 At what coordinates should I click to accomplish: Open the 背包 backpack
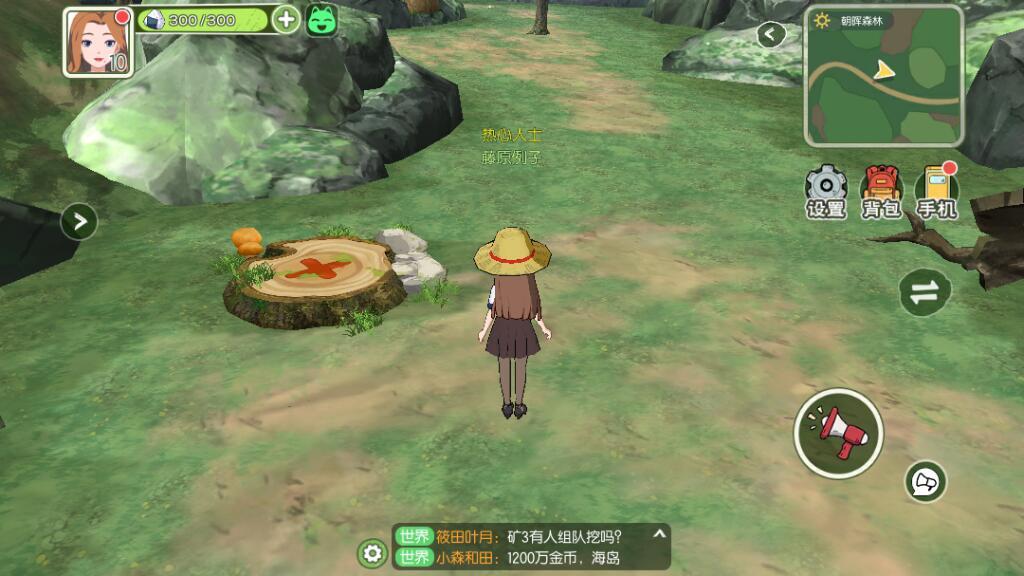tap(881, 191)
